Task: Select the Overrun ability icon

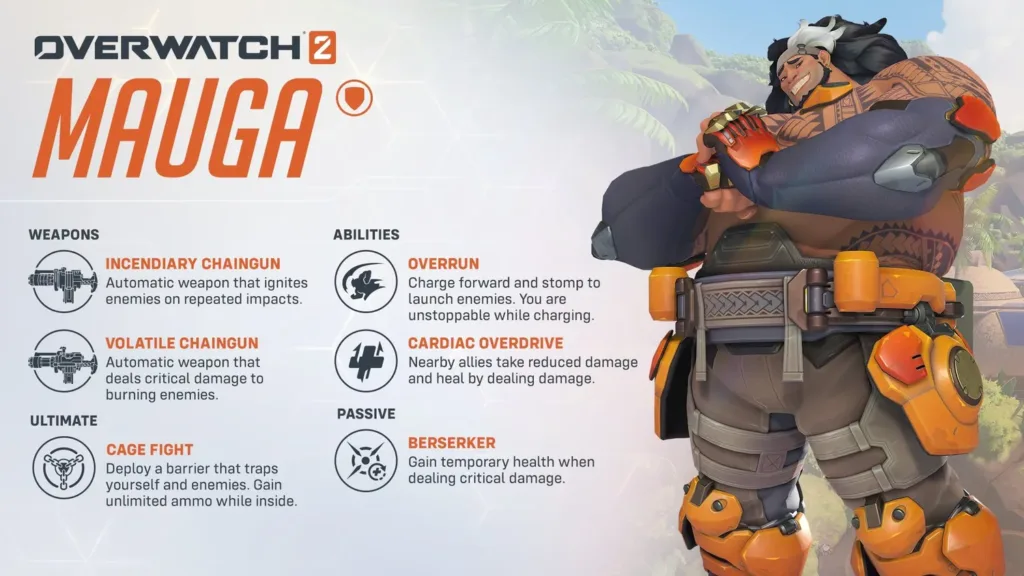Action: tap(365, 283)
